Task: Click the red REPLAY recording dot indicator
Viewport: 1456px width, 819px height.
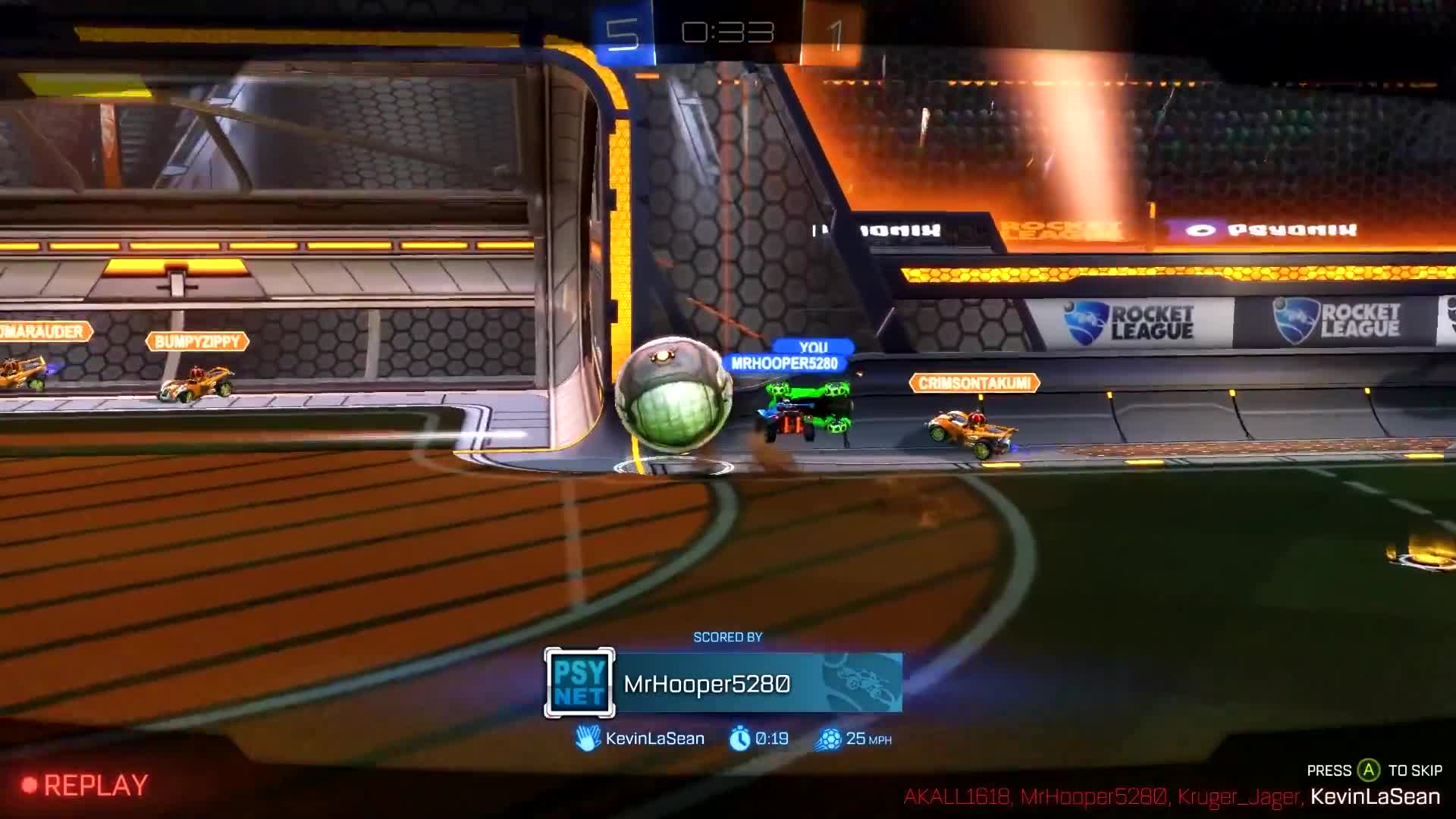Action: click(27, 785)
